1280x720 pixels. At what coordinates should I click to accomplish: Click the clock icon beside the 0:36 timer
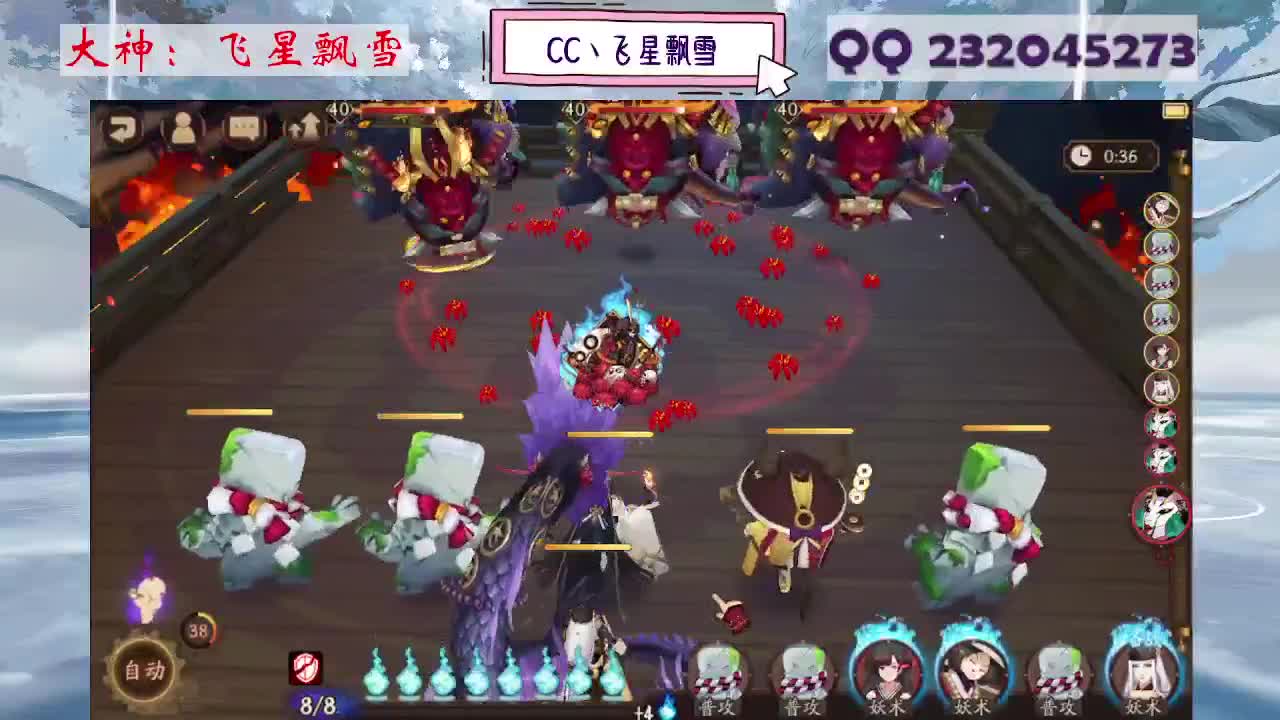coord(1082,156)
